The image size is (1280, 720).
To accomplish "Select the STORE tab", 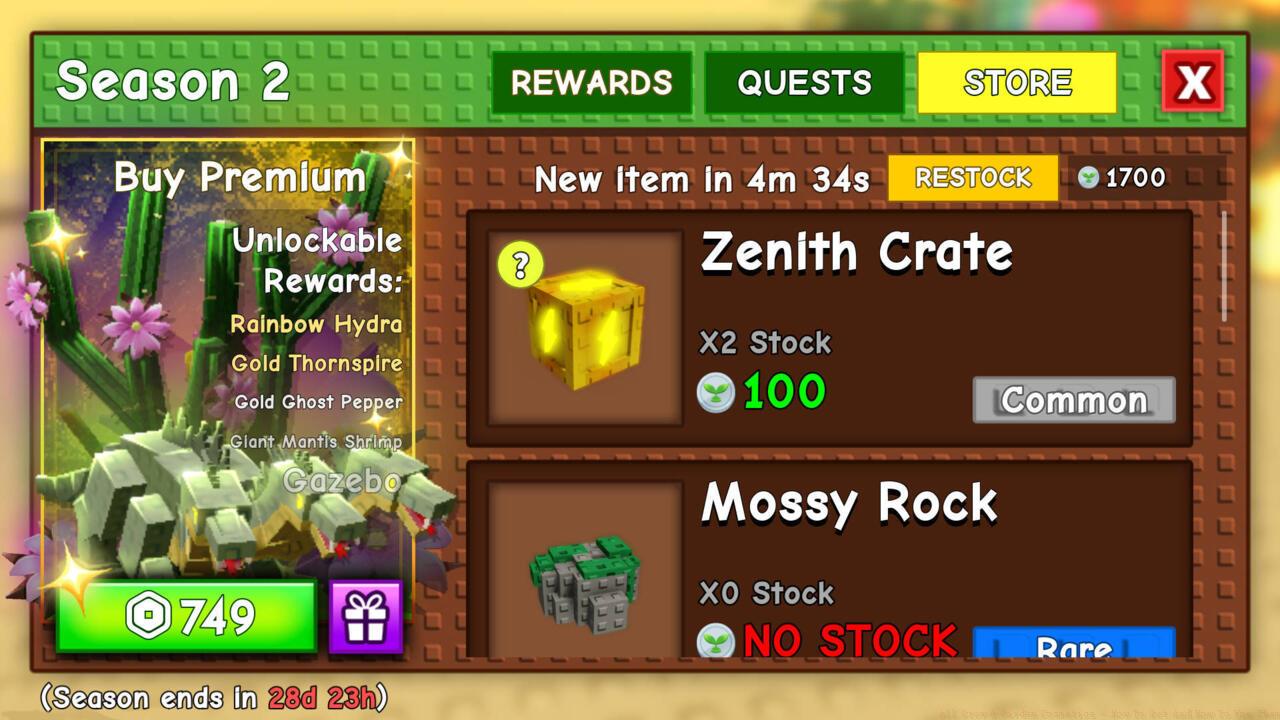I will [x=1018, y=83].
